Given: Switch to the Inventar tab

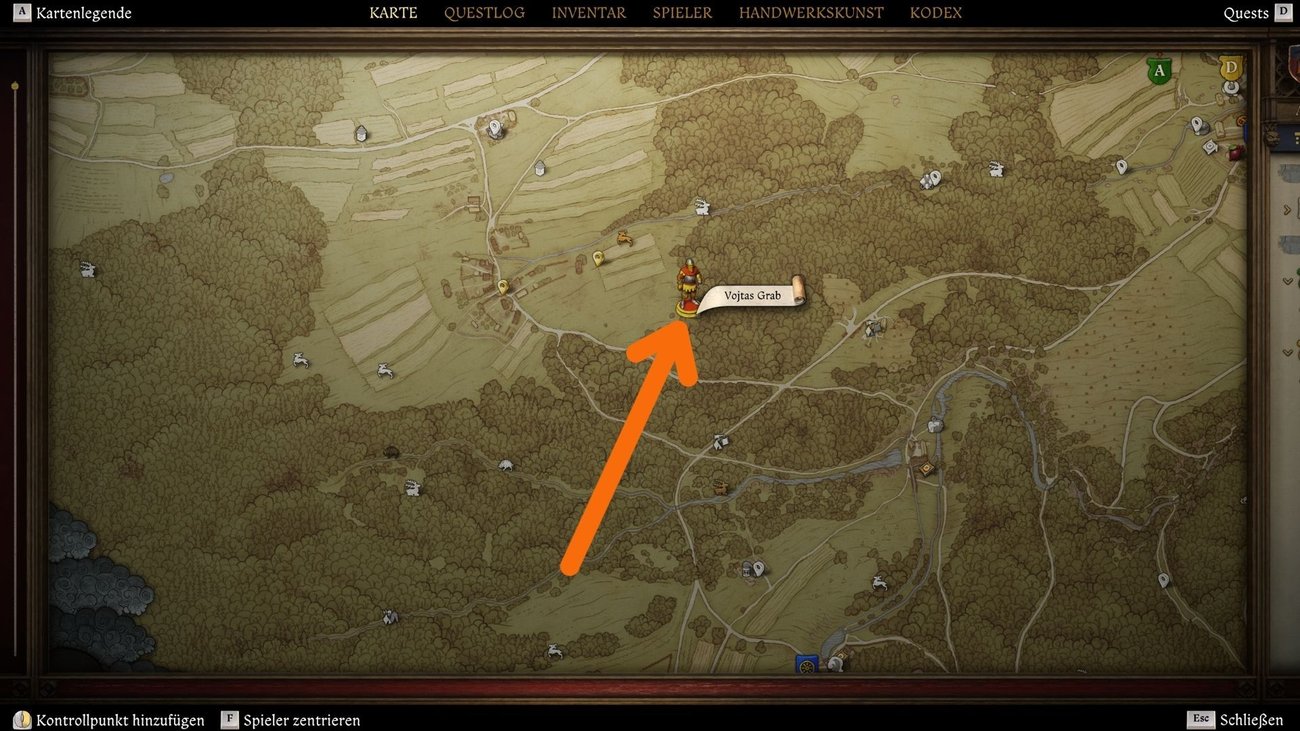Looking at the screenshot, I should [588, 13].
